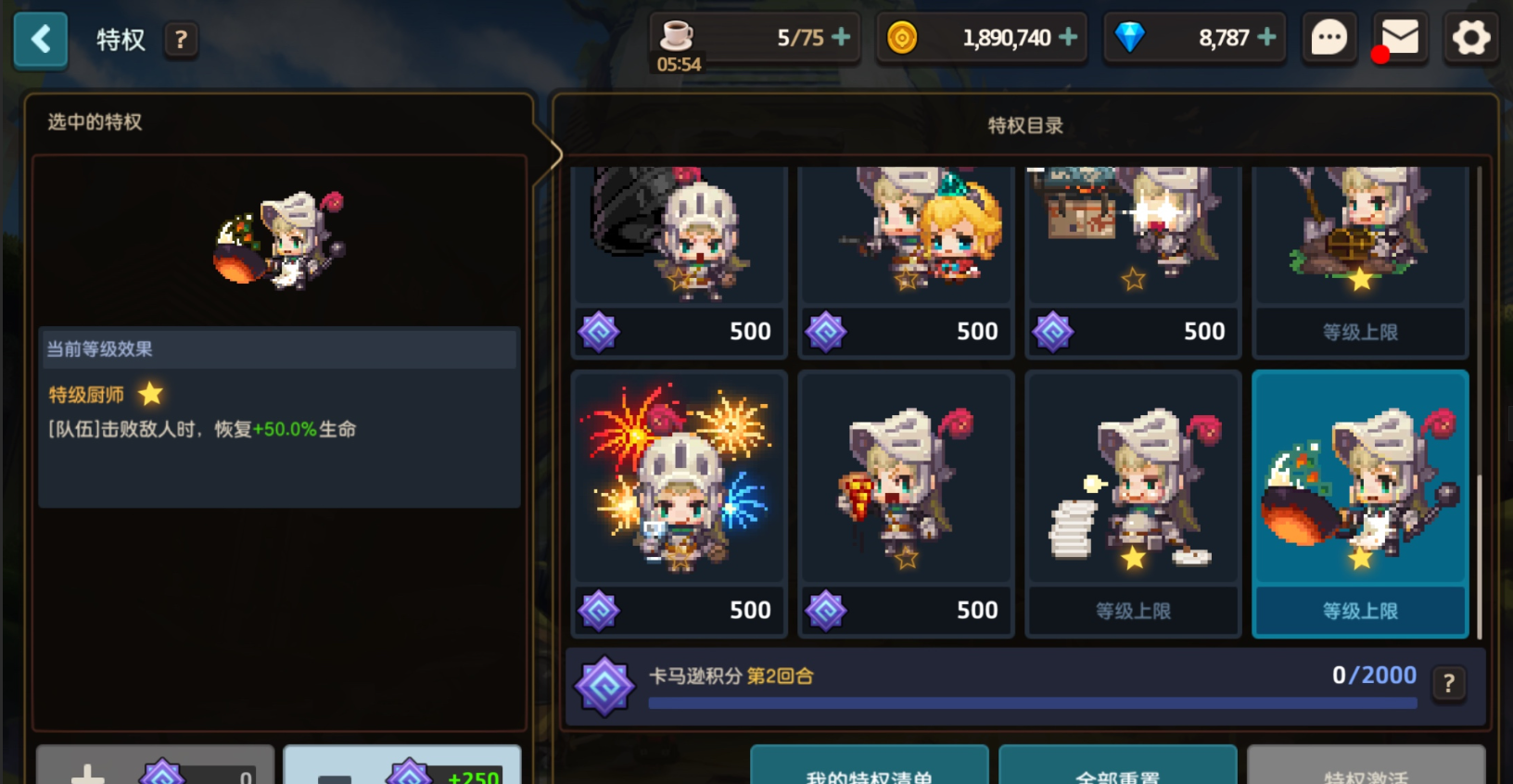The width and height of the screenshot is (1513, 784).
Task: Click the coffee cup stamina icon
Action: 678,35
